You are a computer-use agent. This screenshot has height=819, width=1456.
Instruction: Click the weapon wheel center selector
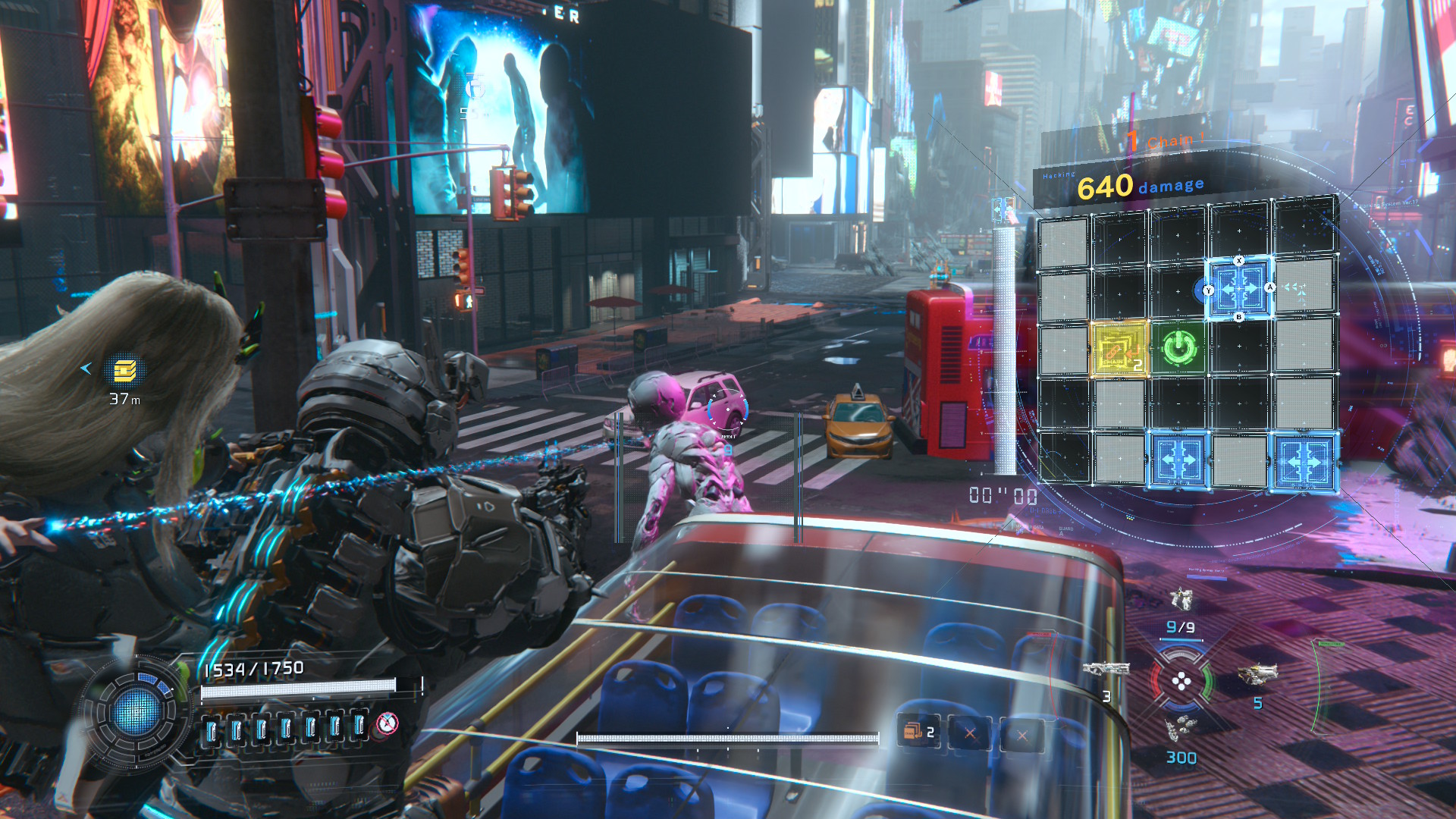pos(1181,681)
